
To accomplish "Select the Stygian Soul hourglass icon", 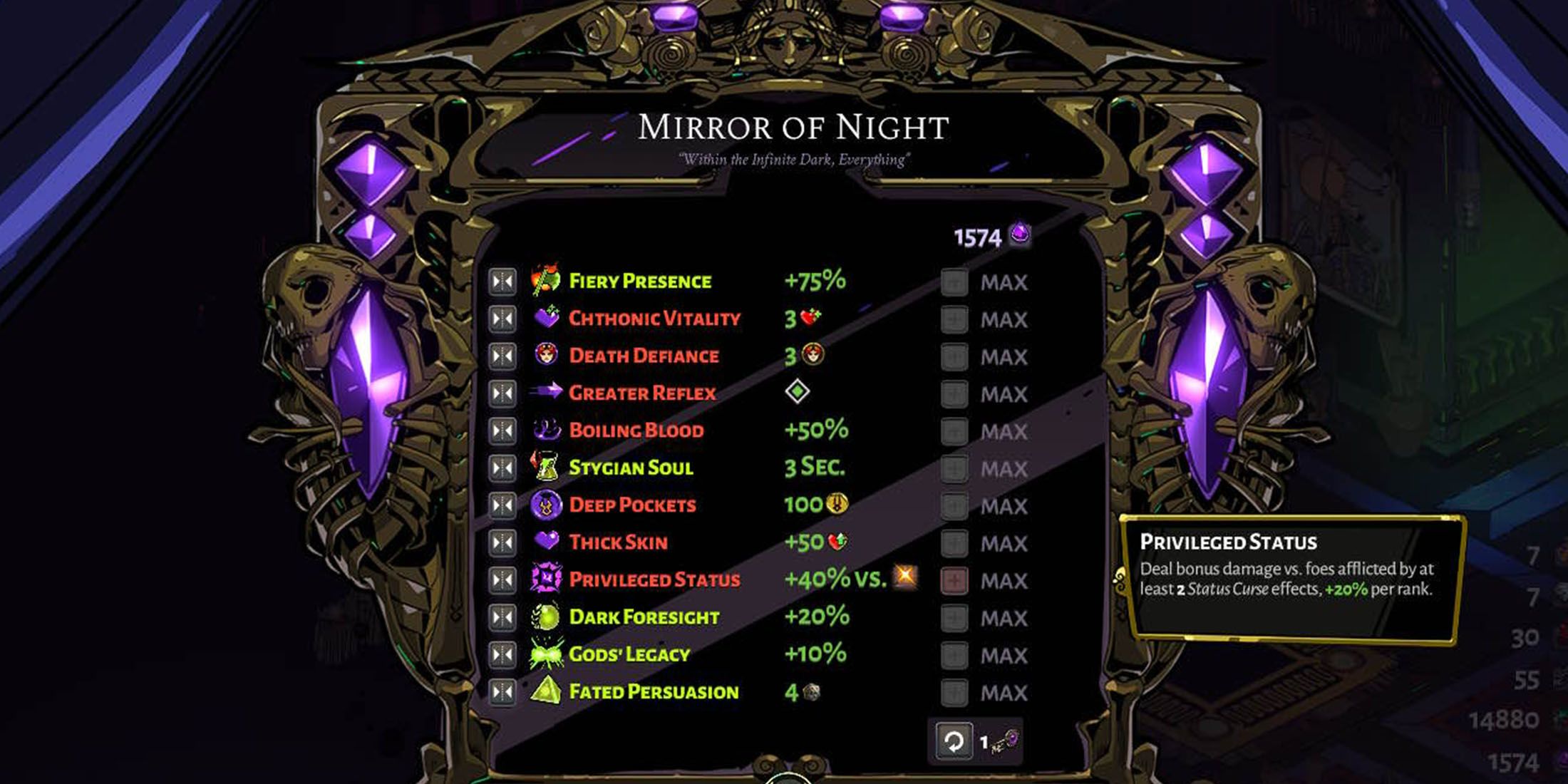I will (545, 468).
